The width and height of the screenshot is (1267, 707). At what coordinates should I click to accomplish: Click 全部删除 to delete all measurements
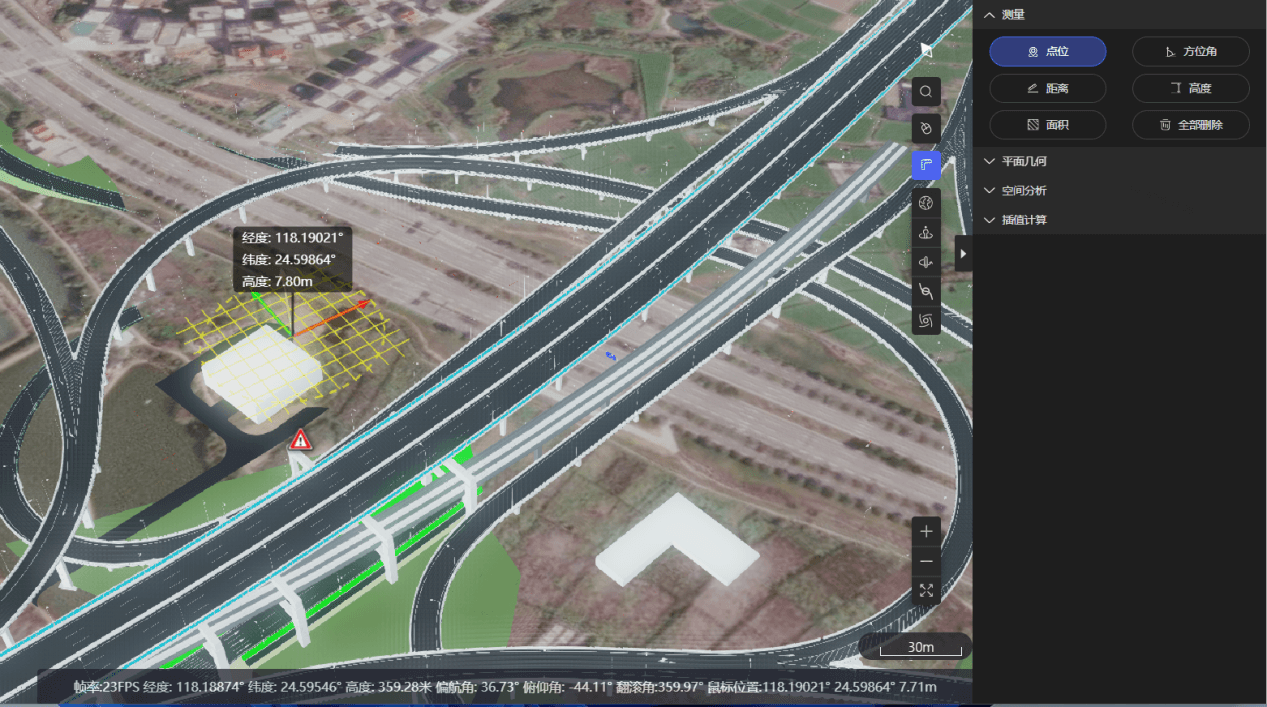click(1190, 125)
